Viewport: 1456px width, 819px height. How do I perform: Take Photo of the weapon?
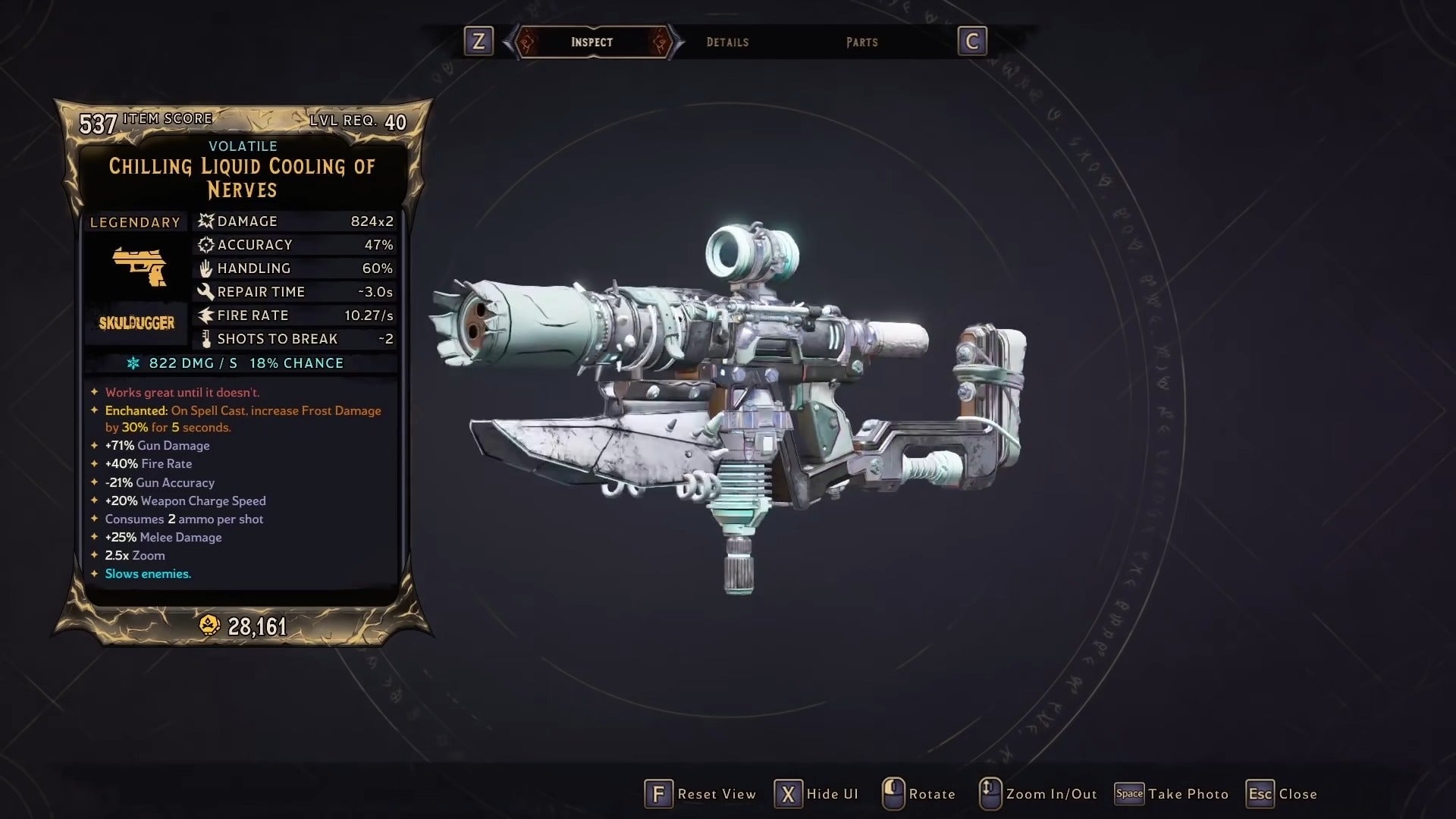click(x=1172, y=794)
